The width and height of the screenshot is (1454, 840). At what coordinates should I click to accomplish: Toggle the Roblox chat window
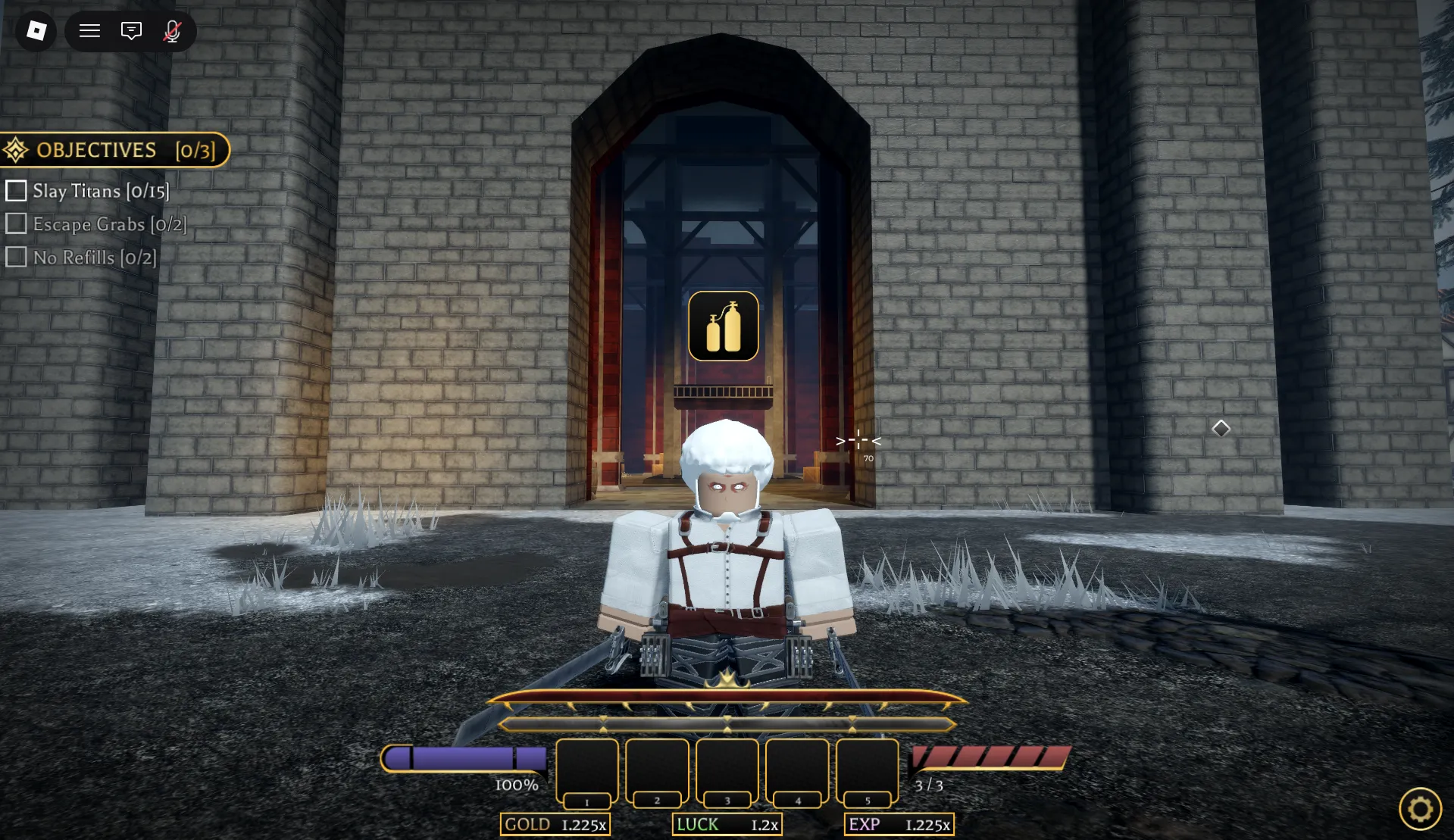131,31
